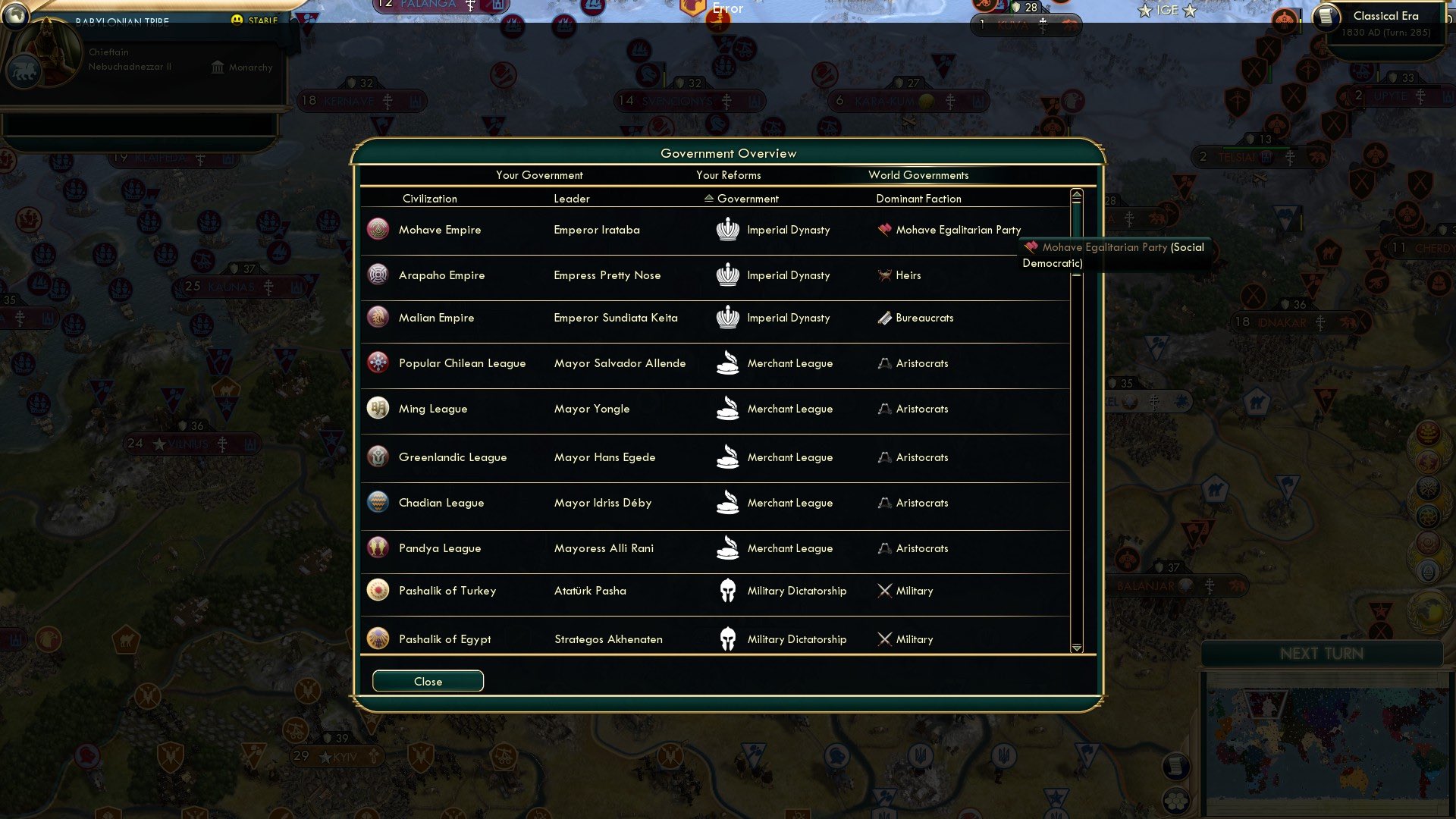Click the scrollbar down arrow in the list
The height and width of the screenshot is (819, 1456).
(x=1076, y=650)
